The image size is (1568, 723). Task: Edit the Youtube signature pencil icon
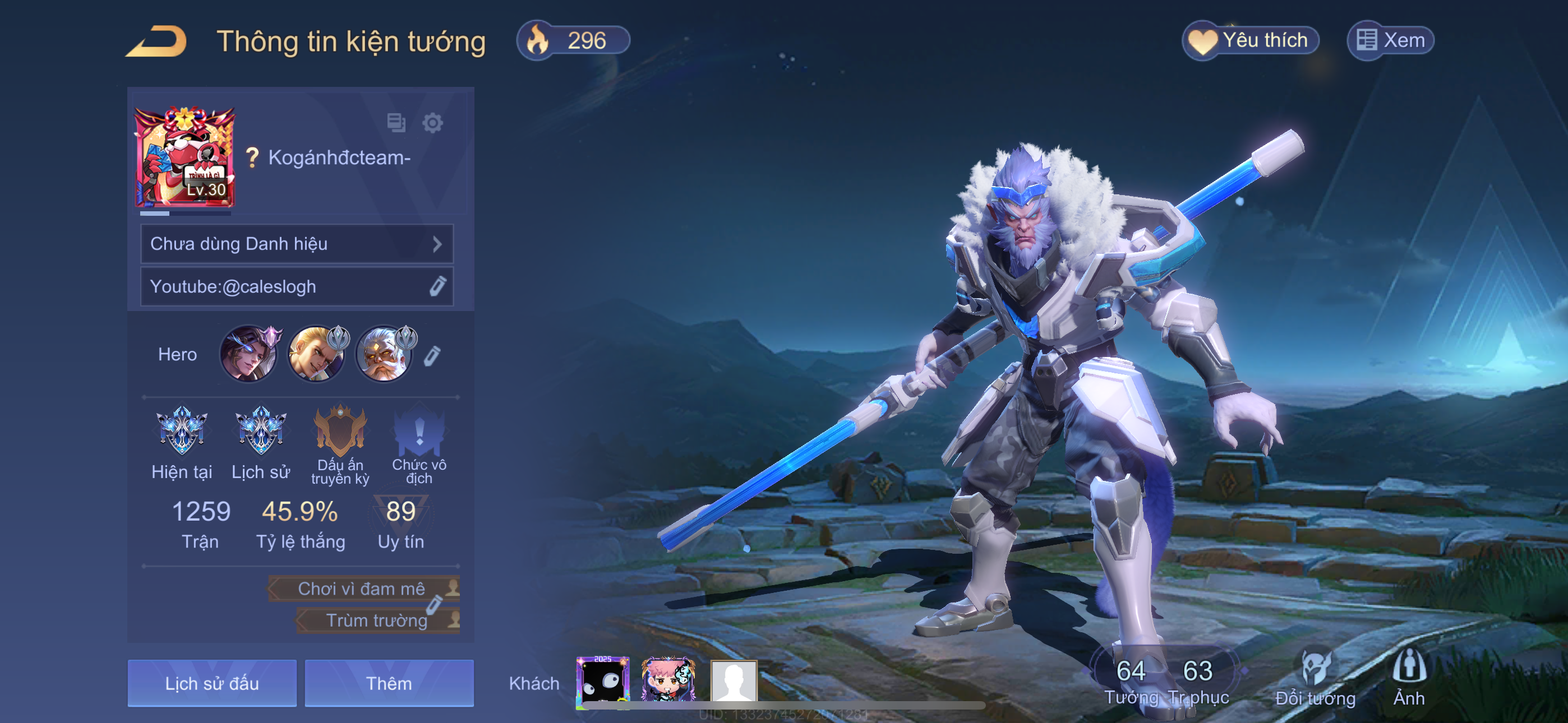coord(437,286)
